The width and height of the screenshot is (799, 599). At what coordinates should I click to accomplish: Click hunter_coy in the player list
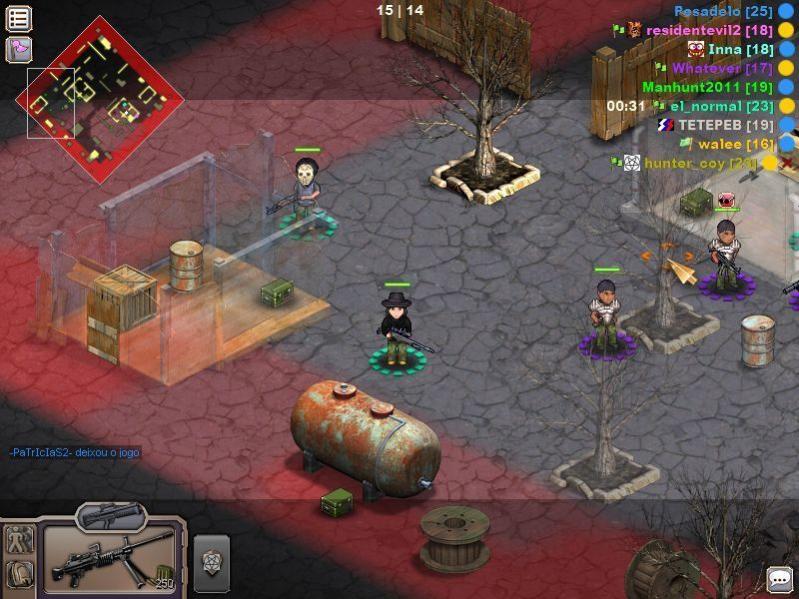coord(699,163)
